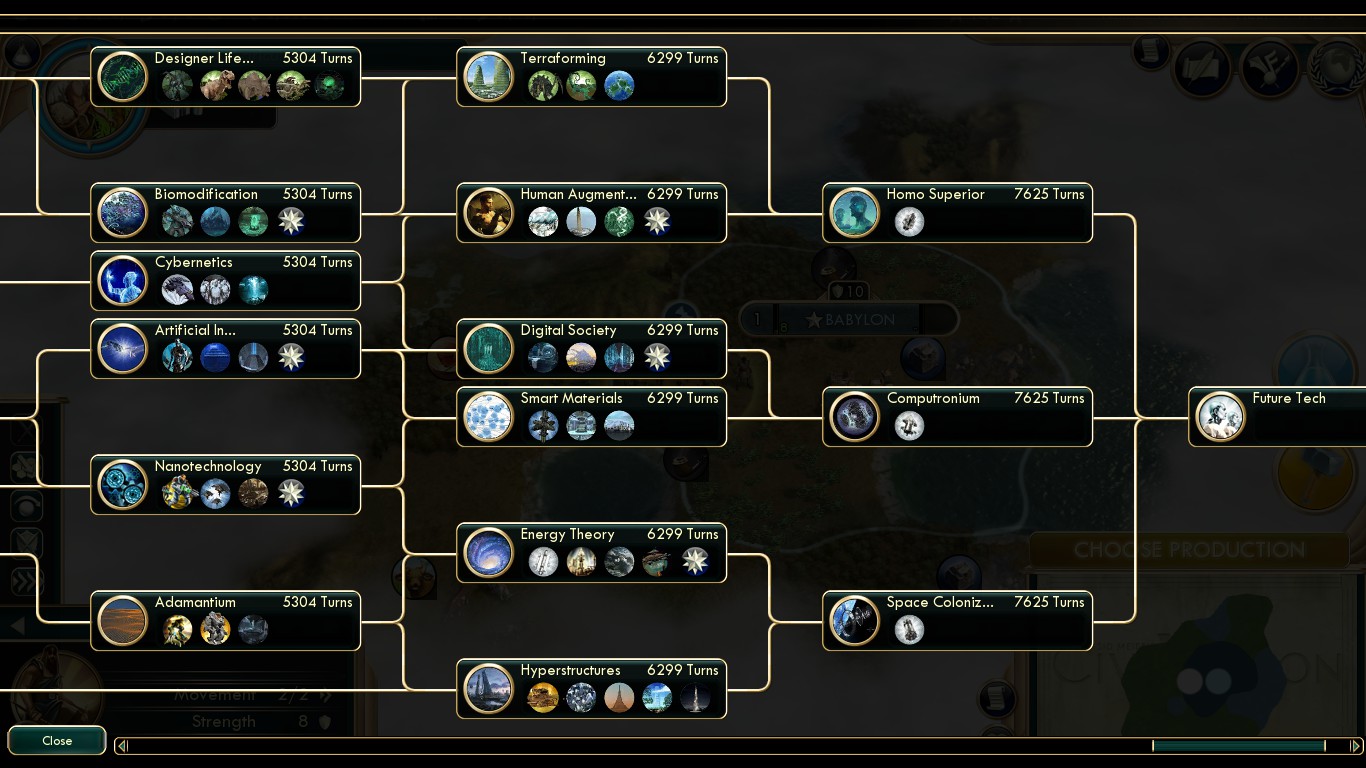Open the Choose Production panel
Screen dimensions: 1366x768
click(1188, 549)
